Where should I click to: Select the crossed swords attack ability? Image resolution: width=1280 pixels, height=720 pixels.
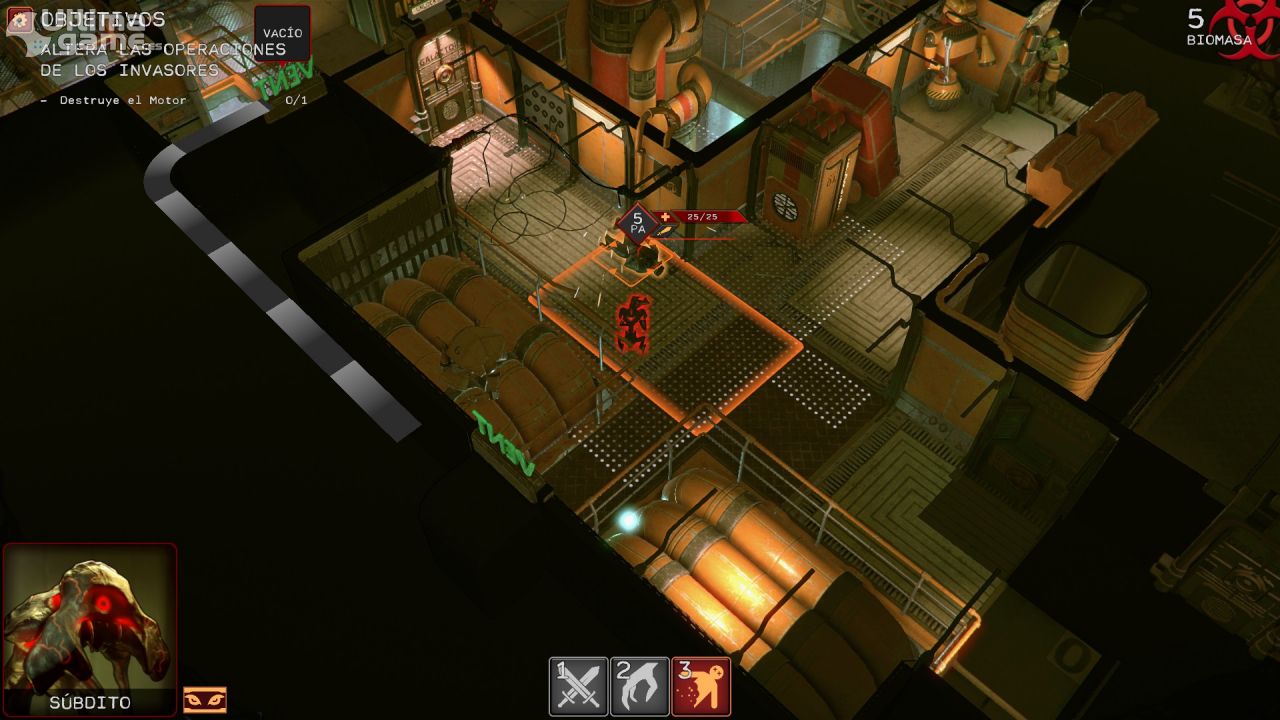[578, 686]
